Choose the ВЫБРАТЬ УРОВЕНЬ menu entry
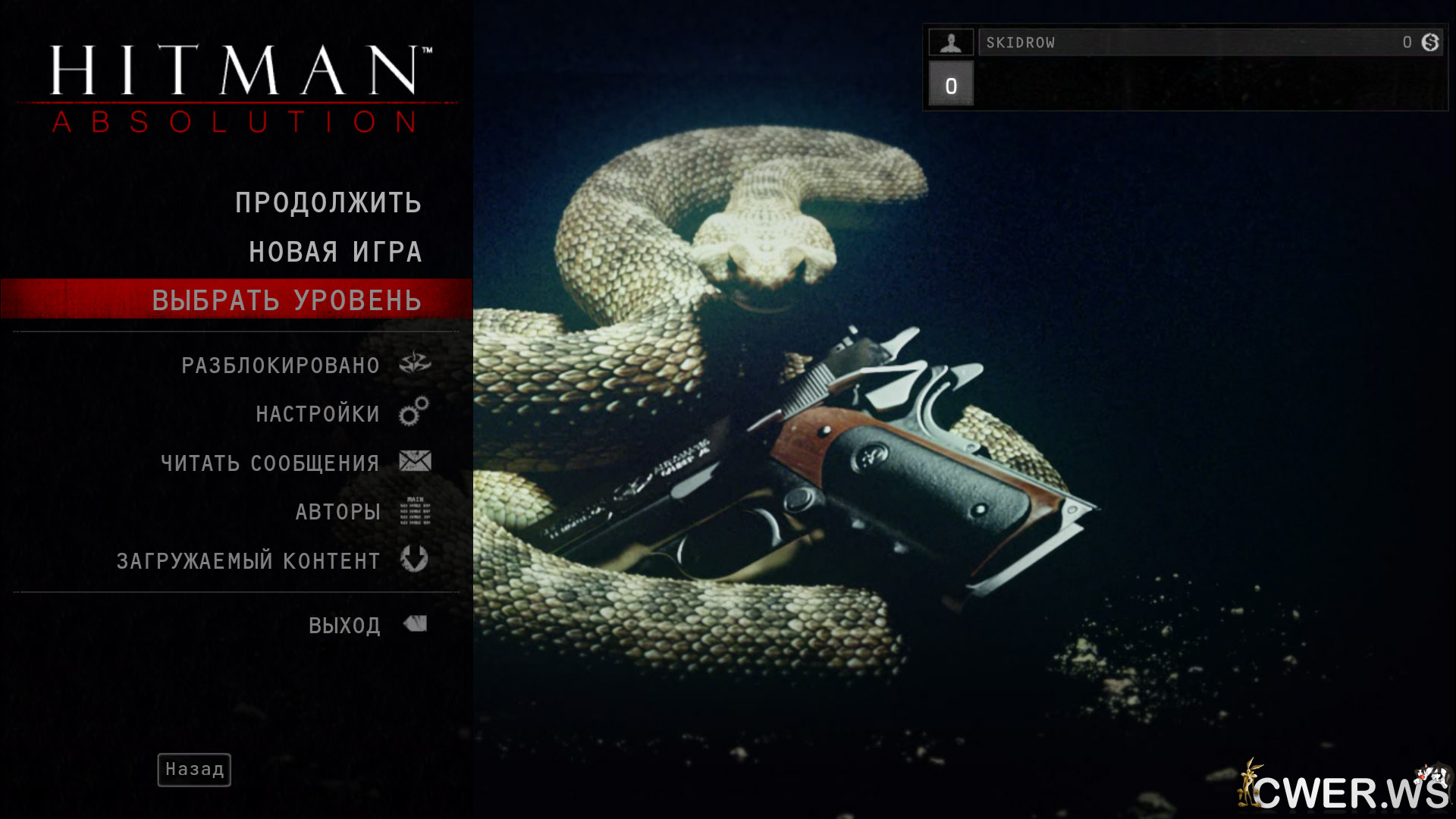 [287, 300]
